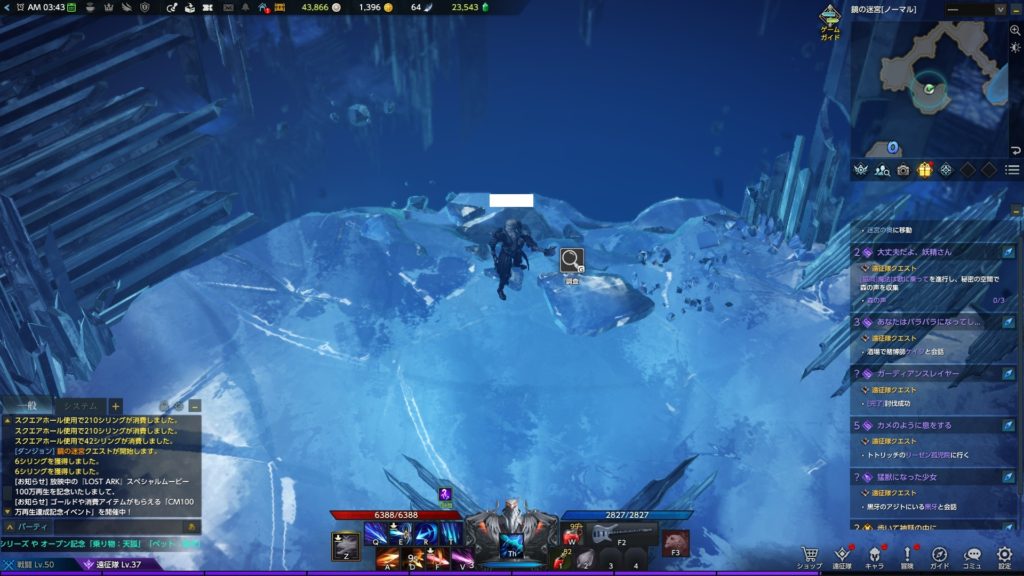Click the 調査 investigate magnifier icon
Image resolution: width=1024 pixels, height=576 pixels.
pyautogui.click(x=572, y=261)
